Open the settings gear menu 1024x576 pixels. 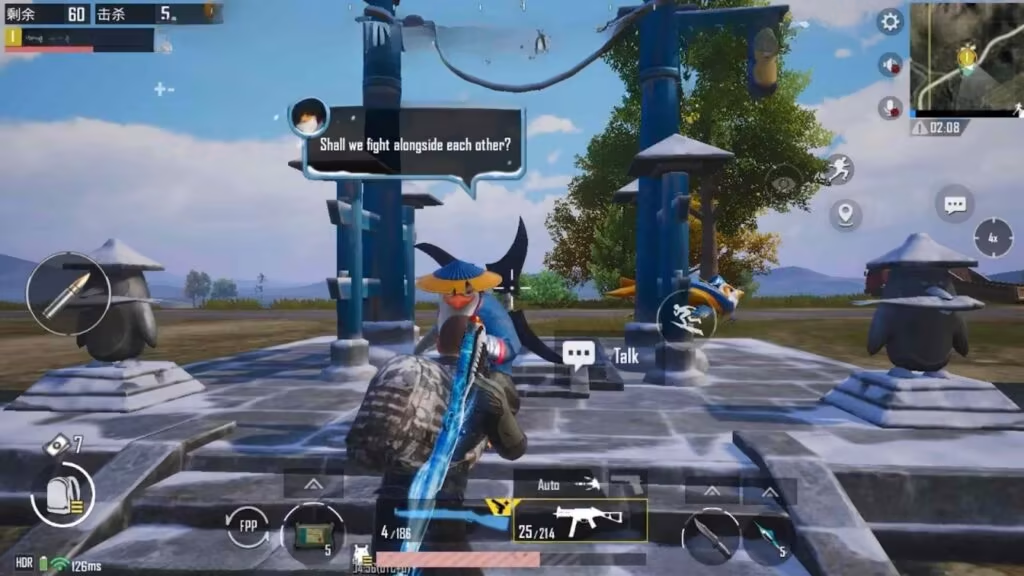coord(889,21)
